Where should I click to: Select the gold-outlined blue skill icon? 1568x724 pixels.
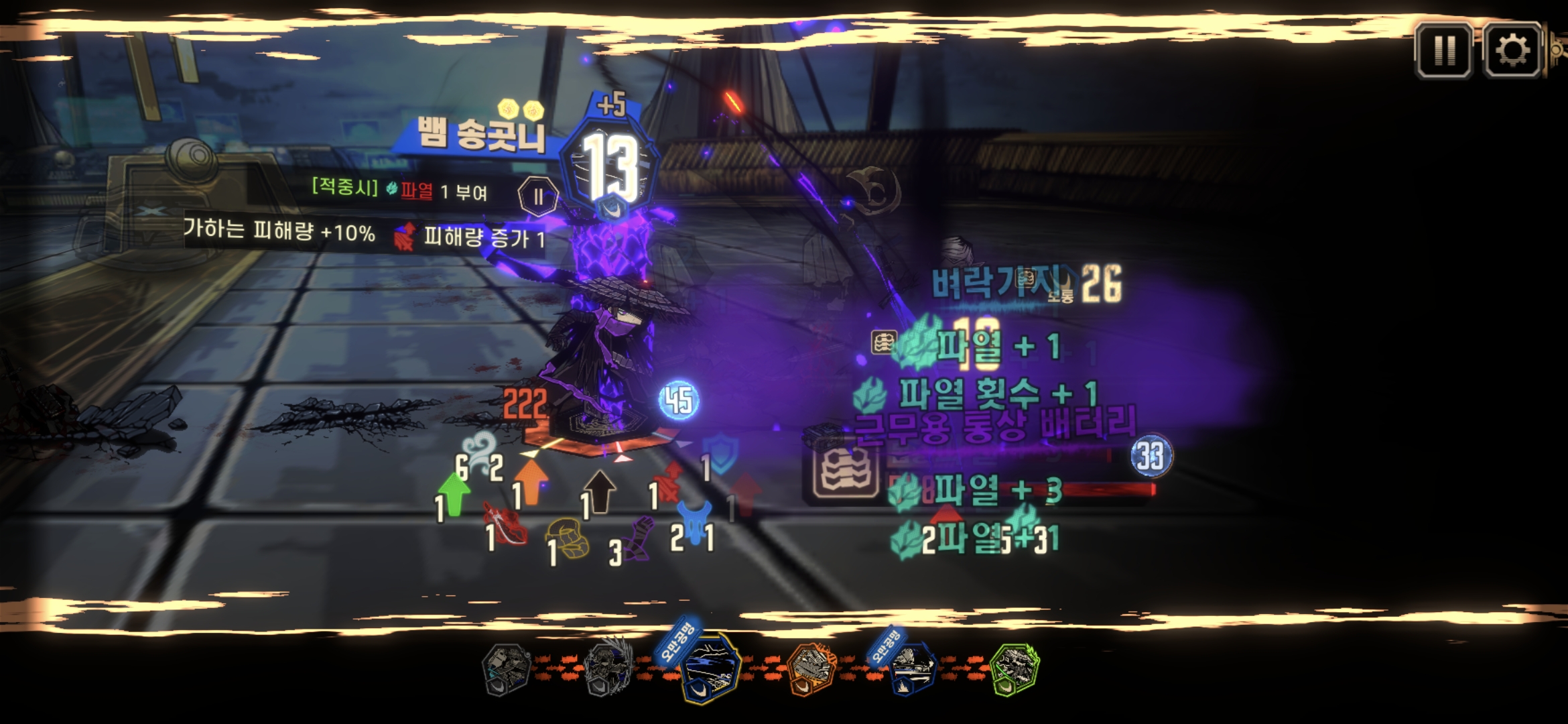[710, 667]
